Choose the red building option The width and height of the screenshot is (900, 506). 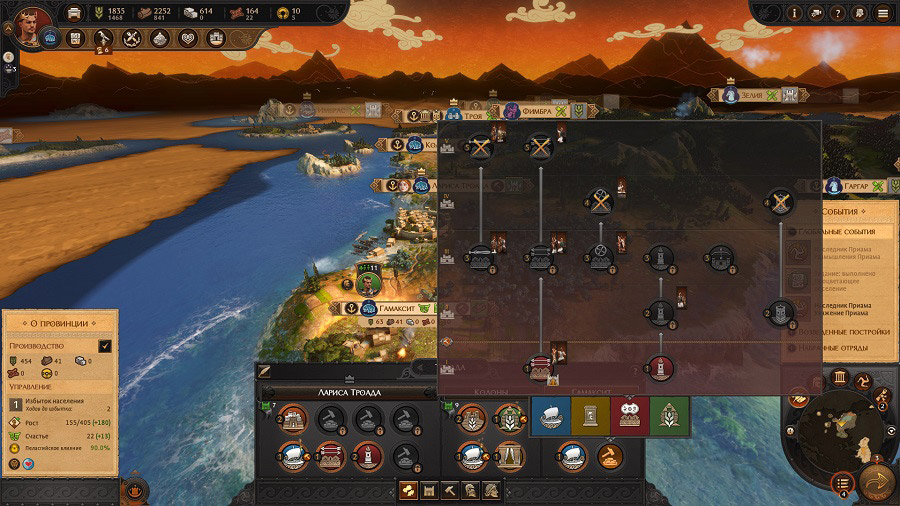point(631,416)
